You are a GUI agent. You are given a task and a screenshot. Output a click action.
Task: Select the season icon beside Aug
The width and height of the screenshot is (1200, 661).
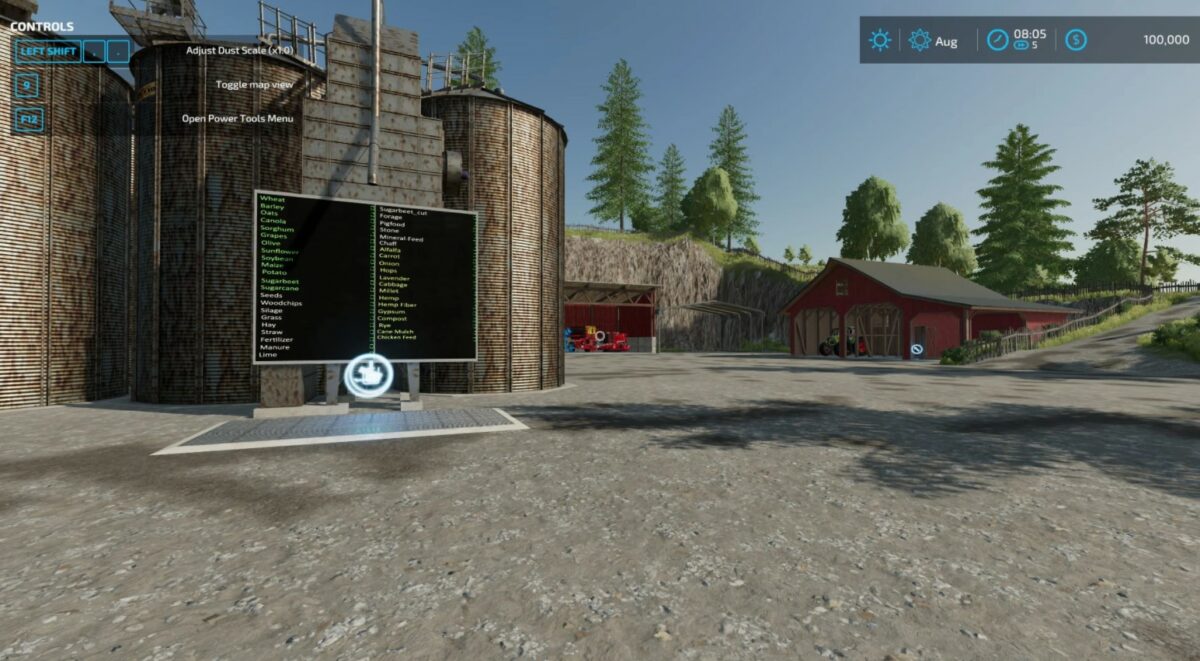[x=920, y=40]
